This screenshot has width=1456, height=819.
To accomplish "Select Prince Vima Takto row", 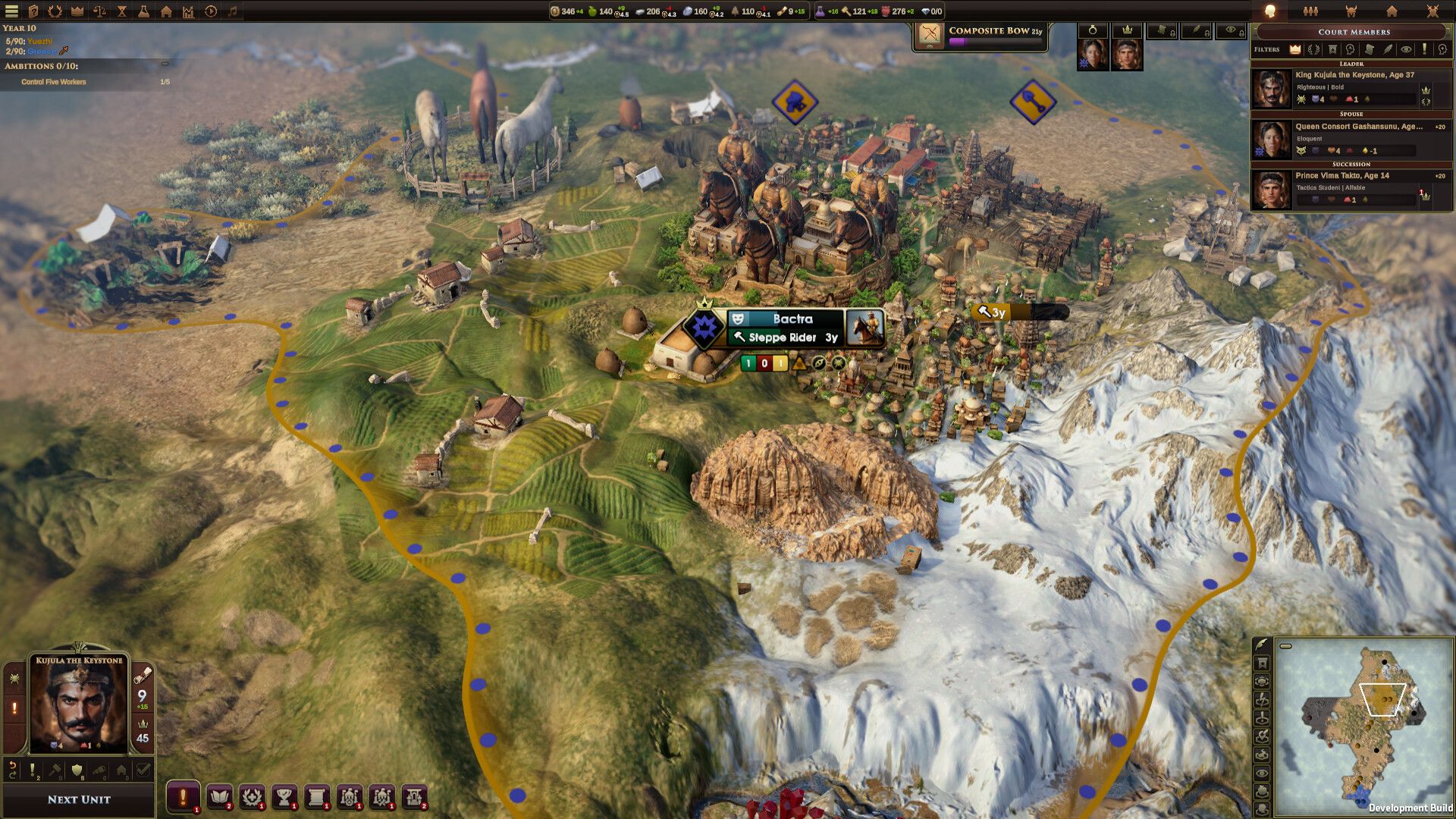I will click(x=1351, y=187).
